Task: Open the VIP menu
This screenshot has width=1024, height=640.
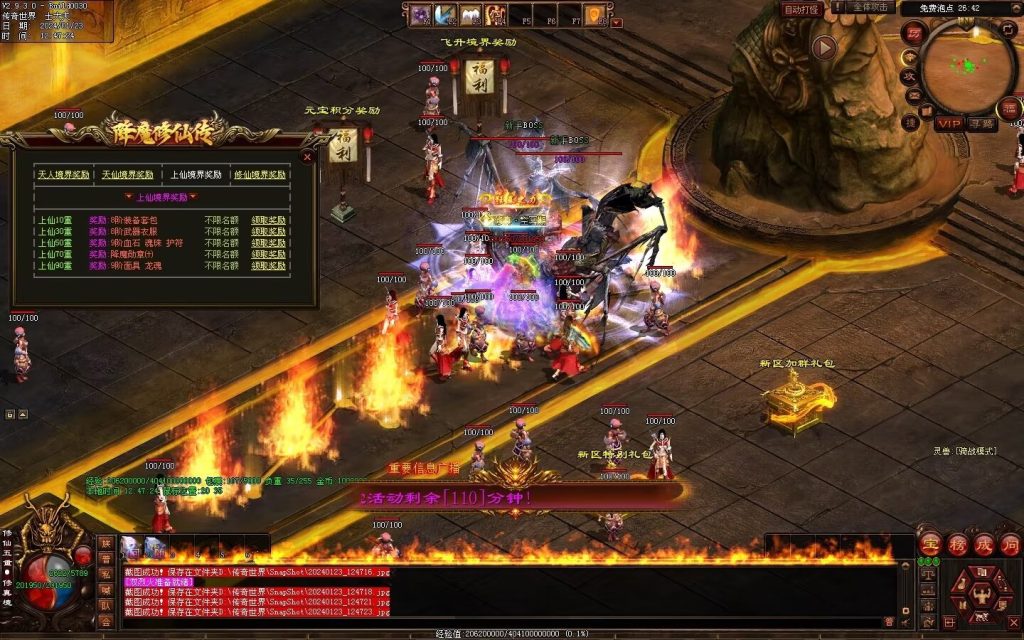Action: tap(949, 123)
